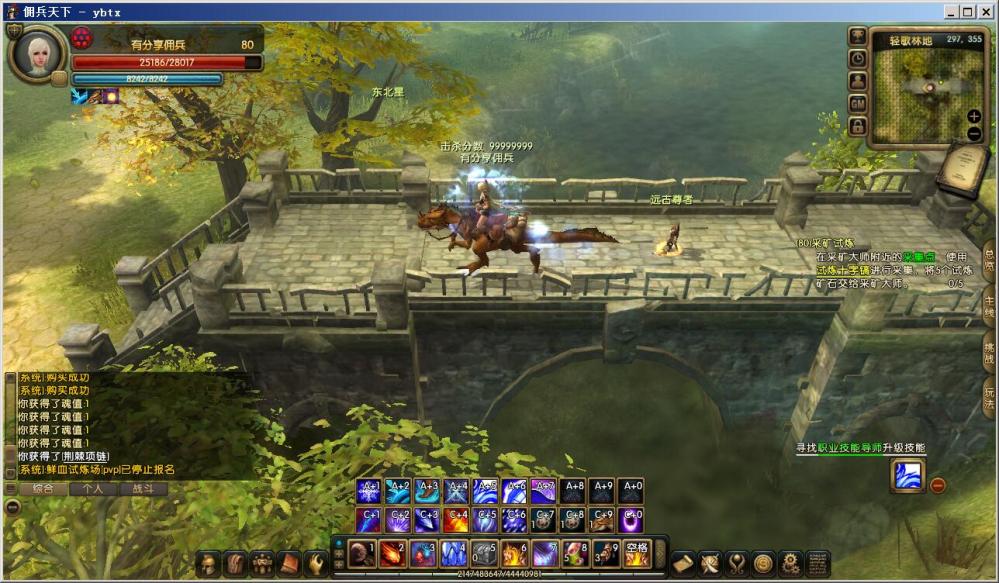Zoom in the minimap with the plus button

click(974, 116)
